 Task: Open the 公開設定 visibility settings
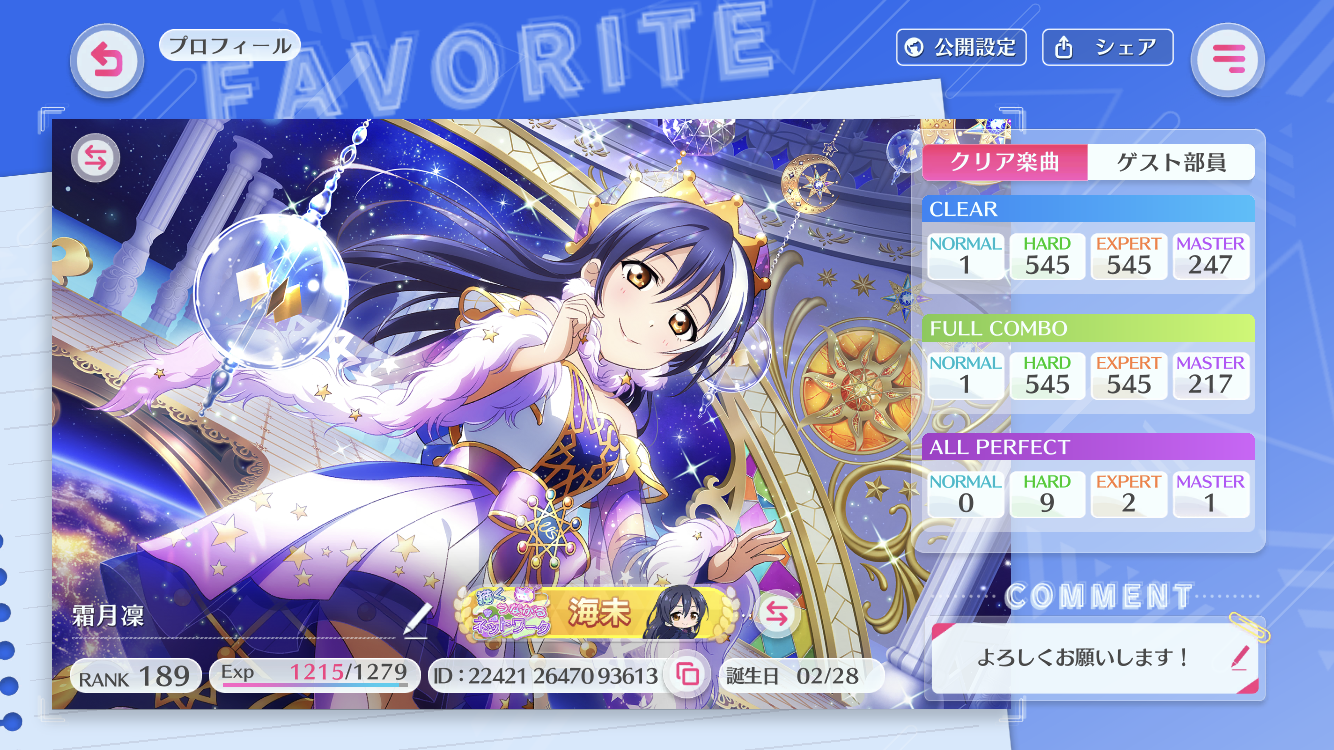[x=961, y=47]
